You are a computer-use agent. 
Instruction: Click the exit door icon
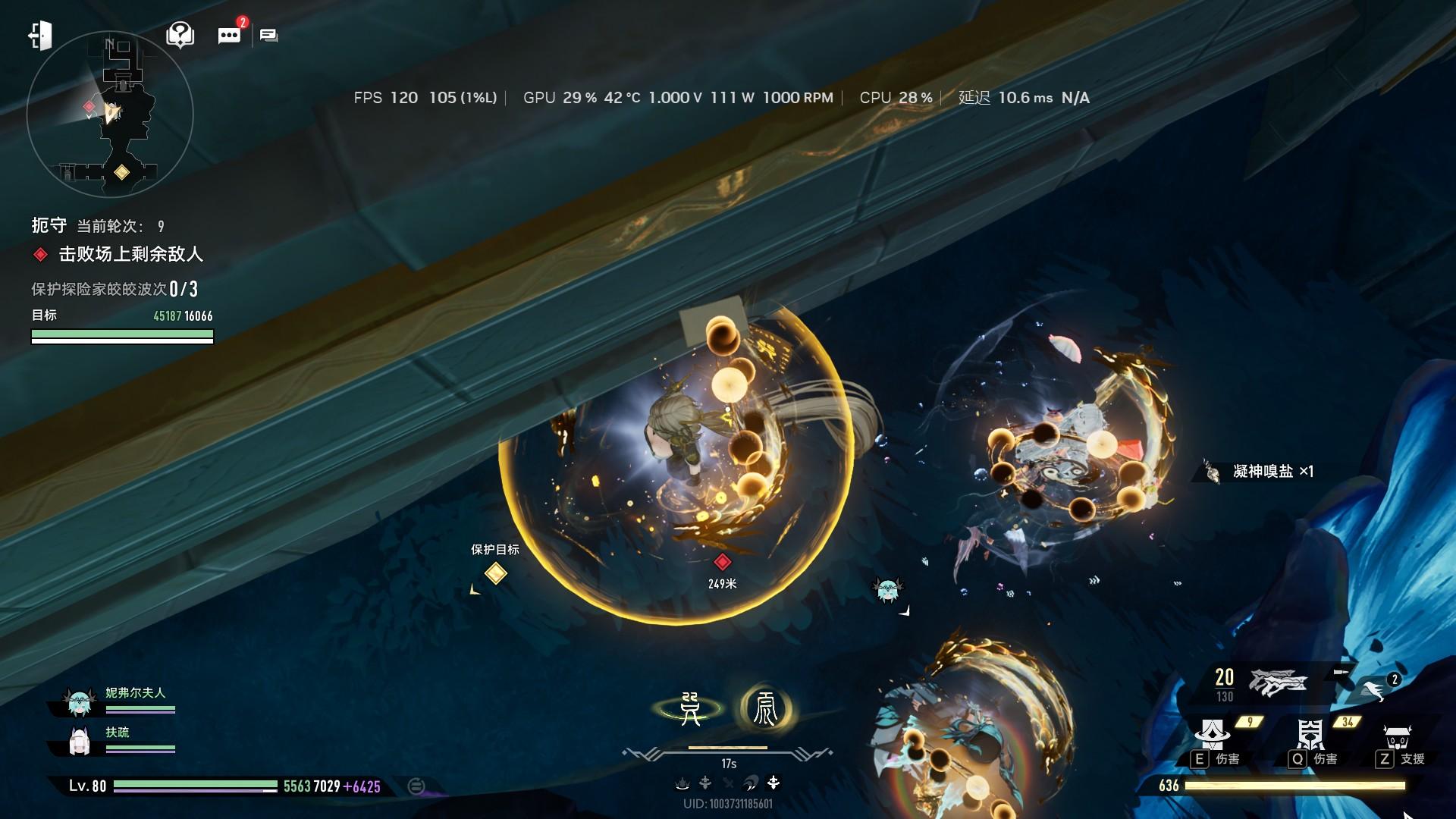click(40, 36)
